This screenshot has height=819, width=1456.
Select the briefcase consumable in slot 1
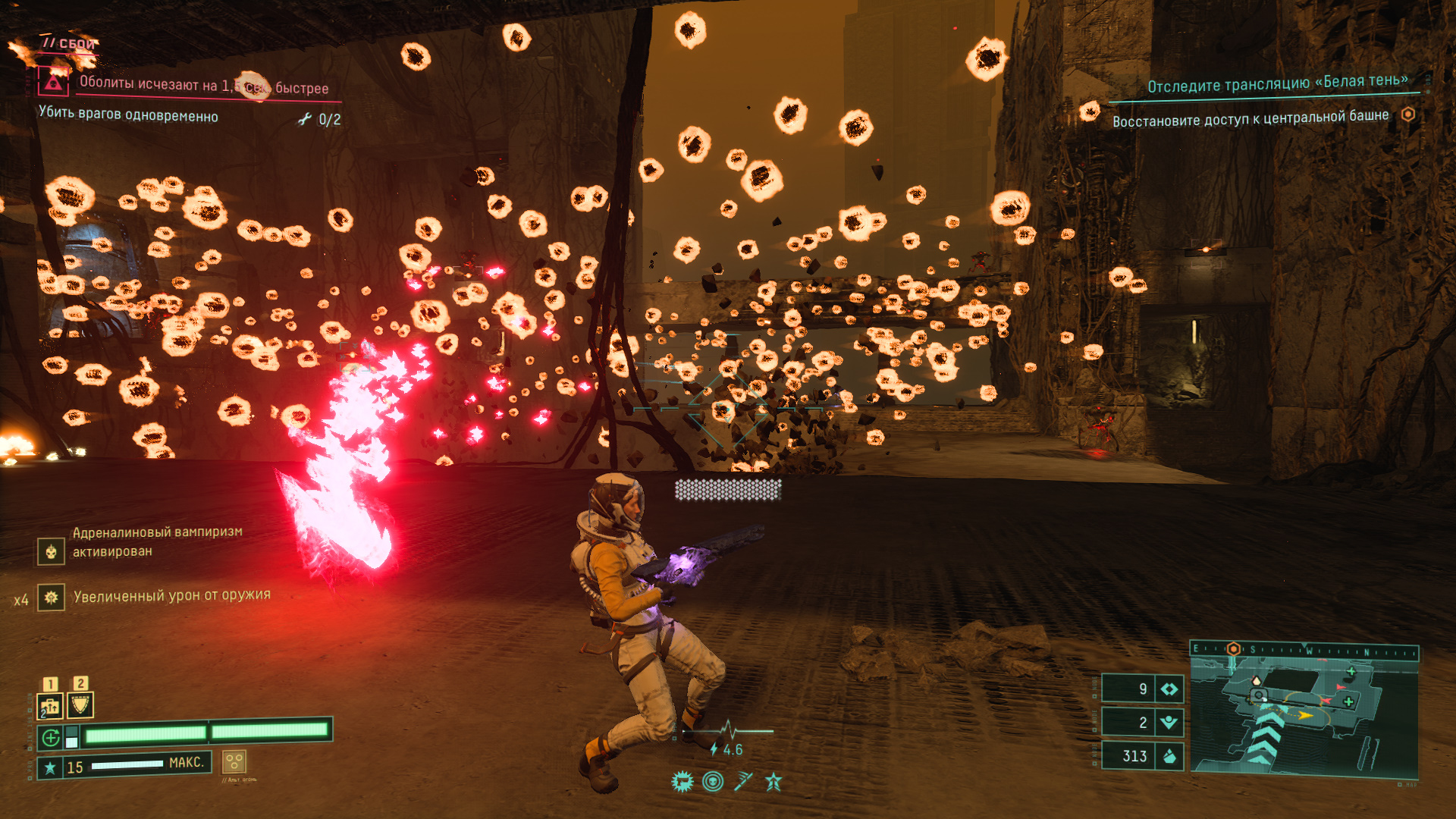(x=50, y=706)
